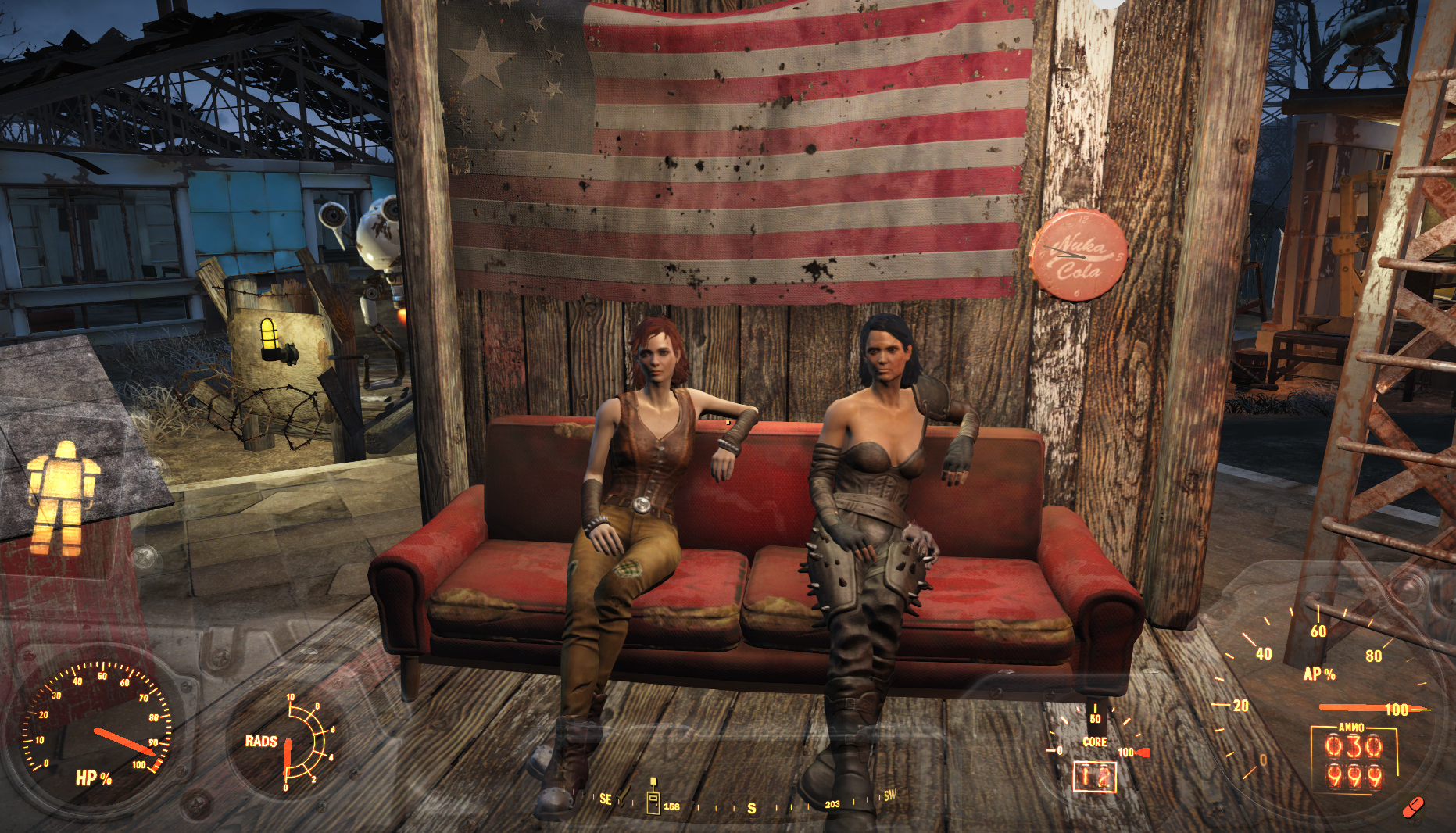The height and width of the screenshot is (833, 1456).
Task: Click the power armor status figure icon
Action: 63,498
